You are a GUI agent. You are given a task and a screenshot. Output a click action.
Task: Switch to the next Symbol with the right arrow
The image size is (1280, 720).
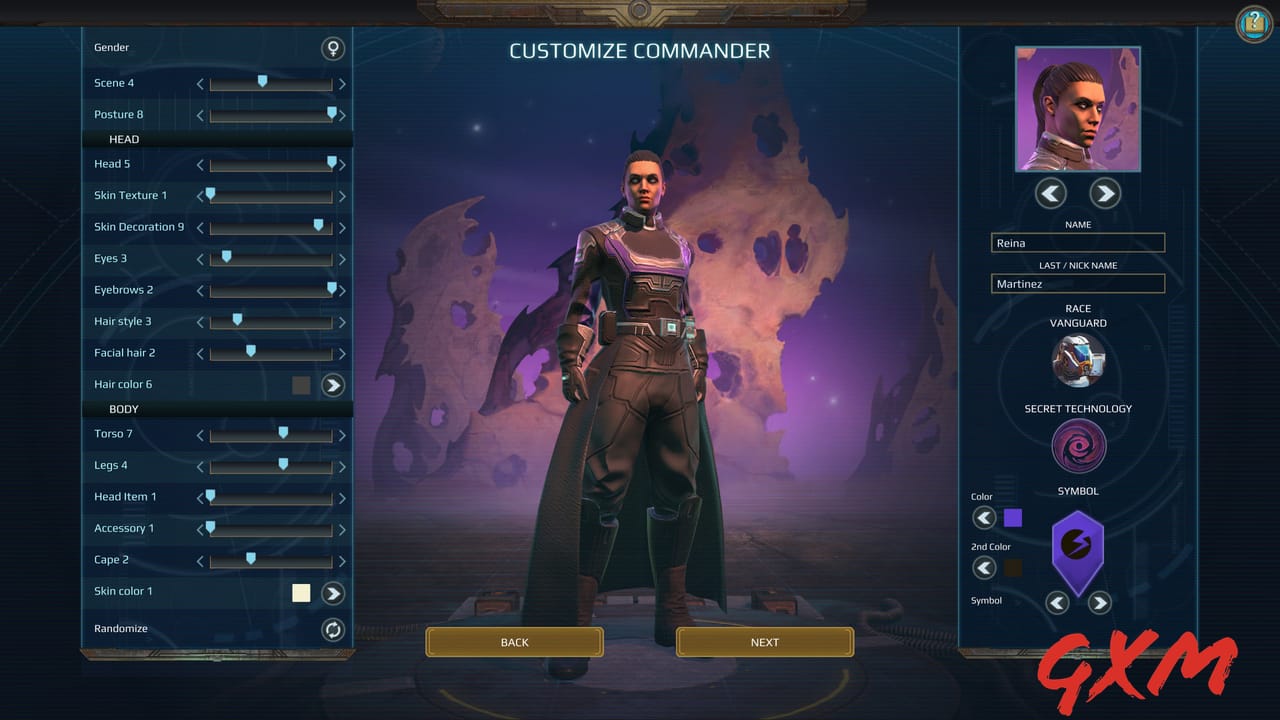(x=1100, y=602)
